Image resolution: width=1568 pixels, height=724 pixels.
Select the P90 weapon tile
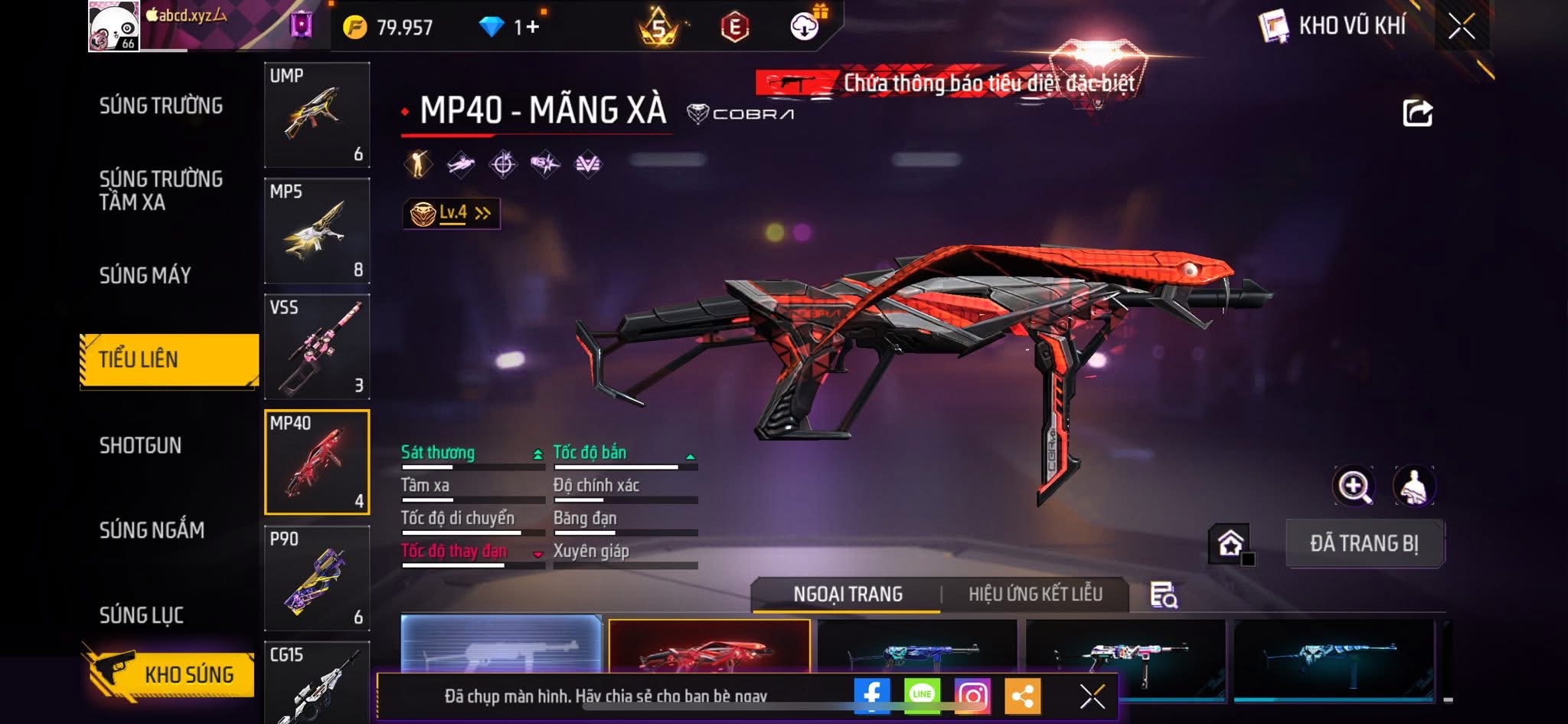[x=317, y=578]
